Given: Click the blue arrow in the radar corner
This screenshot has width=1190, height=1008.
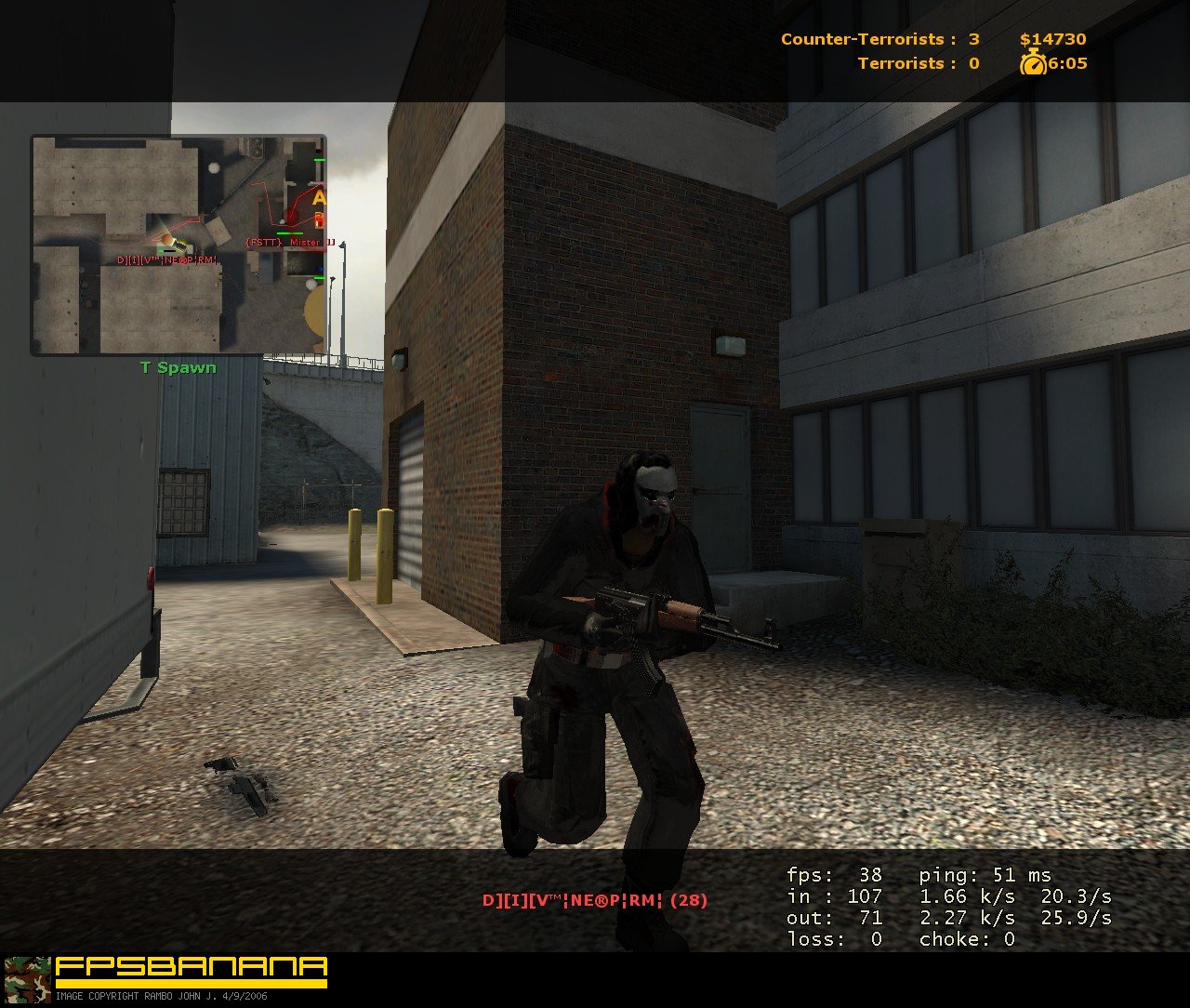Looking at the screenshot, I should point(320,269).
